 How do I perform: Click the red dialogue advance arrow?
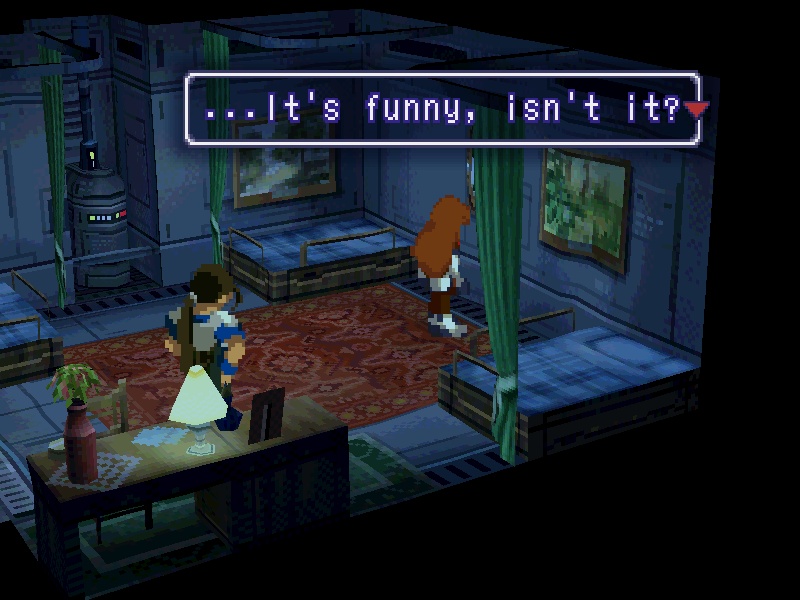696,109
